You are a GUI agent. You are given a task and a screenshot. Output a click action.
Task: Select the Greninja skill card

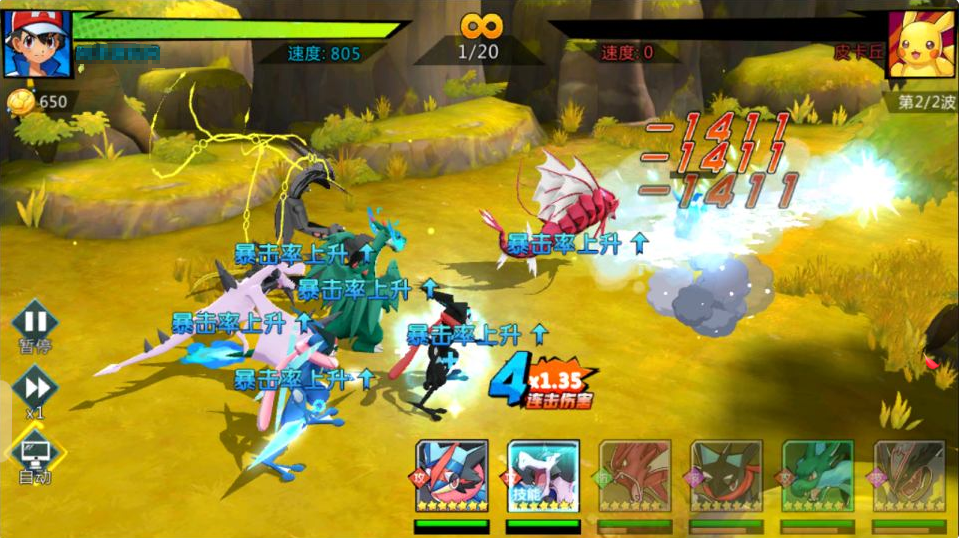click(x=451, y=476)
